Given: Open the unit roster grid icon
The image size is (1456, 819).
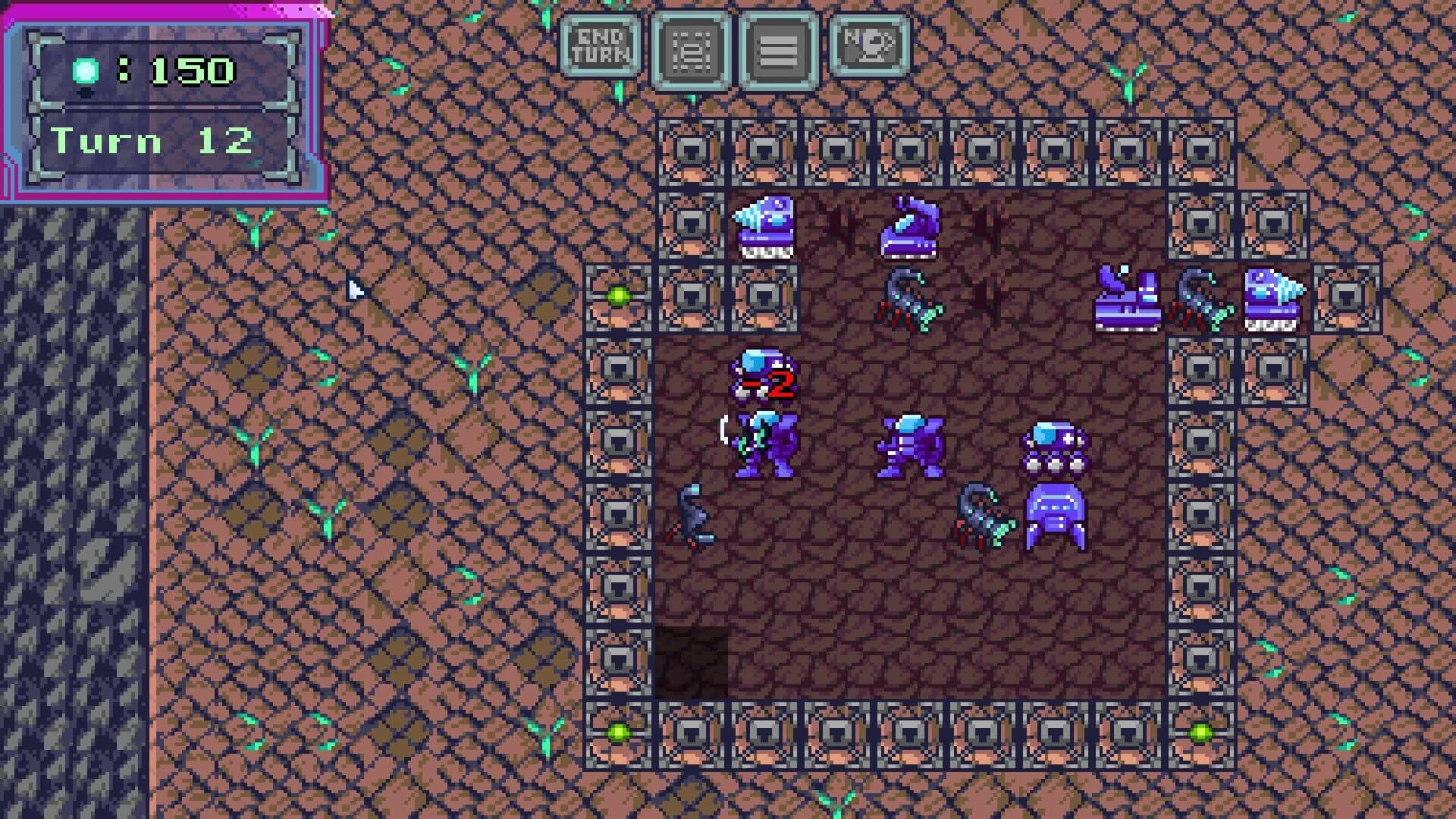Looking at the screenshot, I should point(694,45).
